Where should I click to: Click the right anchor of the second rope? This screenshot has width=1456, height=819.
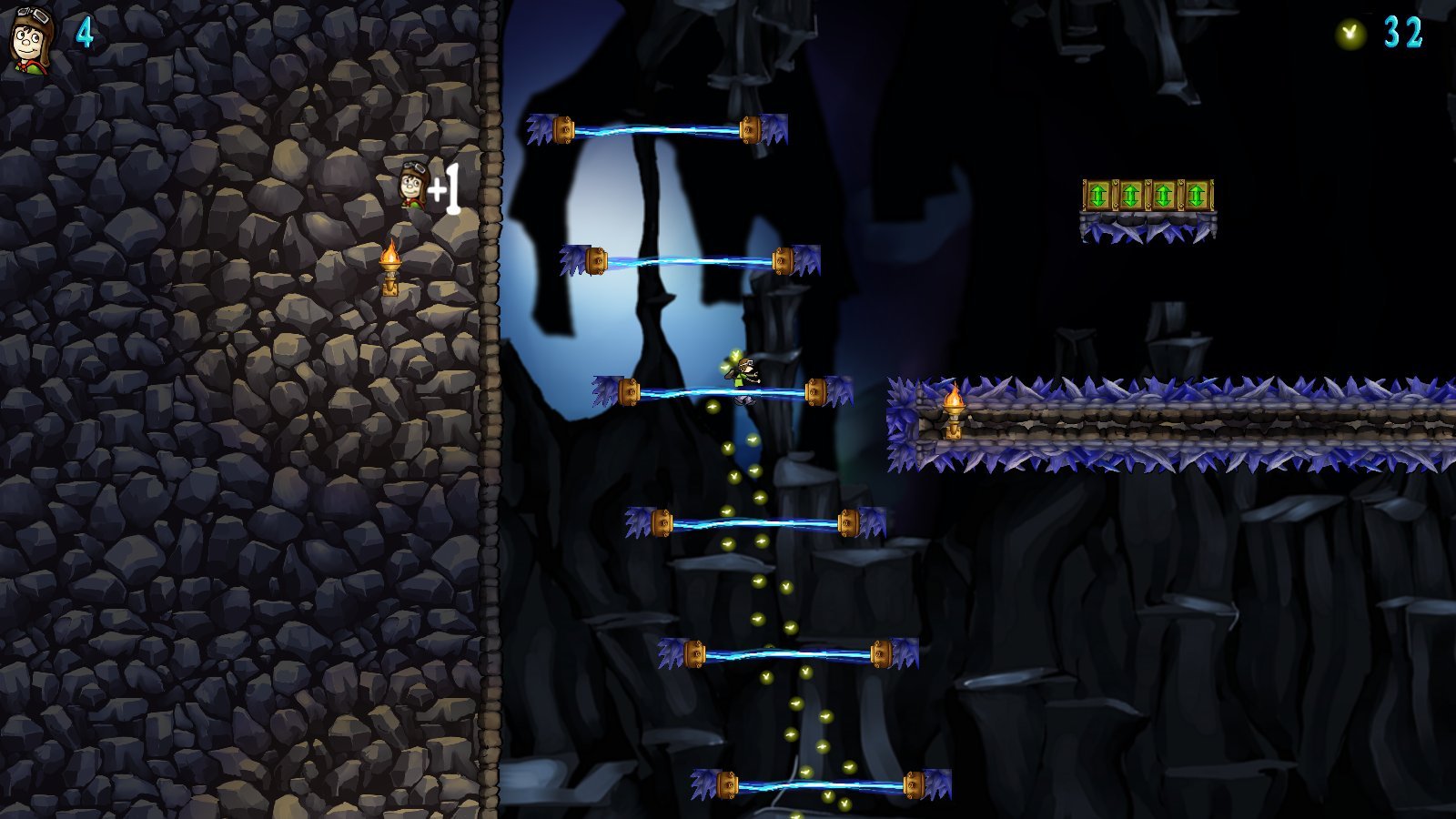pos(783,259)
